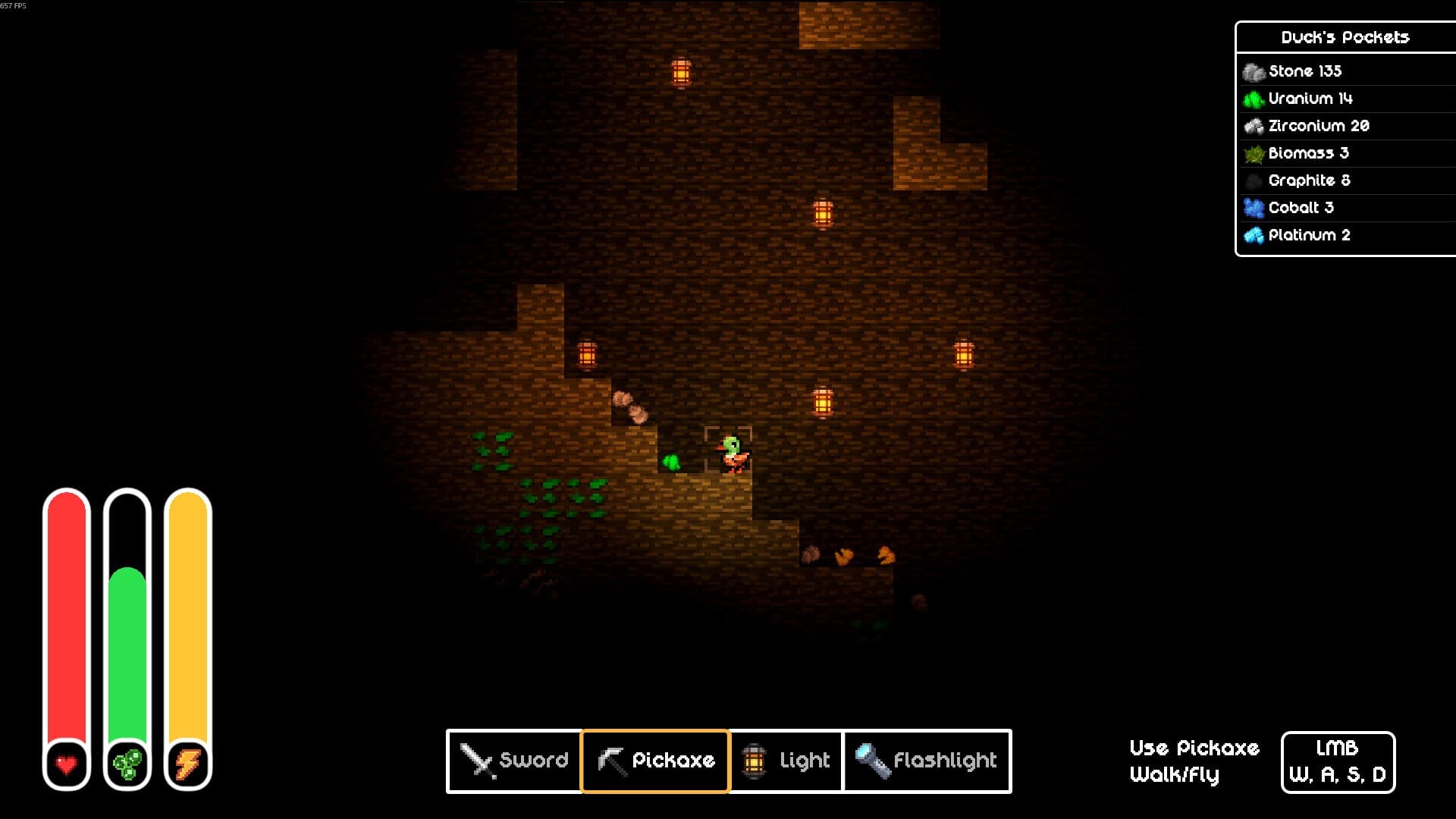Click the Duck's Pockets panel title
The width and height of the screenshot is (1456, 819).
tap(1345, 37)
